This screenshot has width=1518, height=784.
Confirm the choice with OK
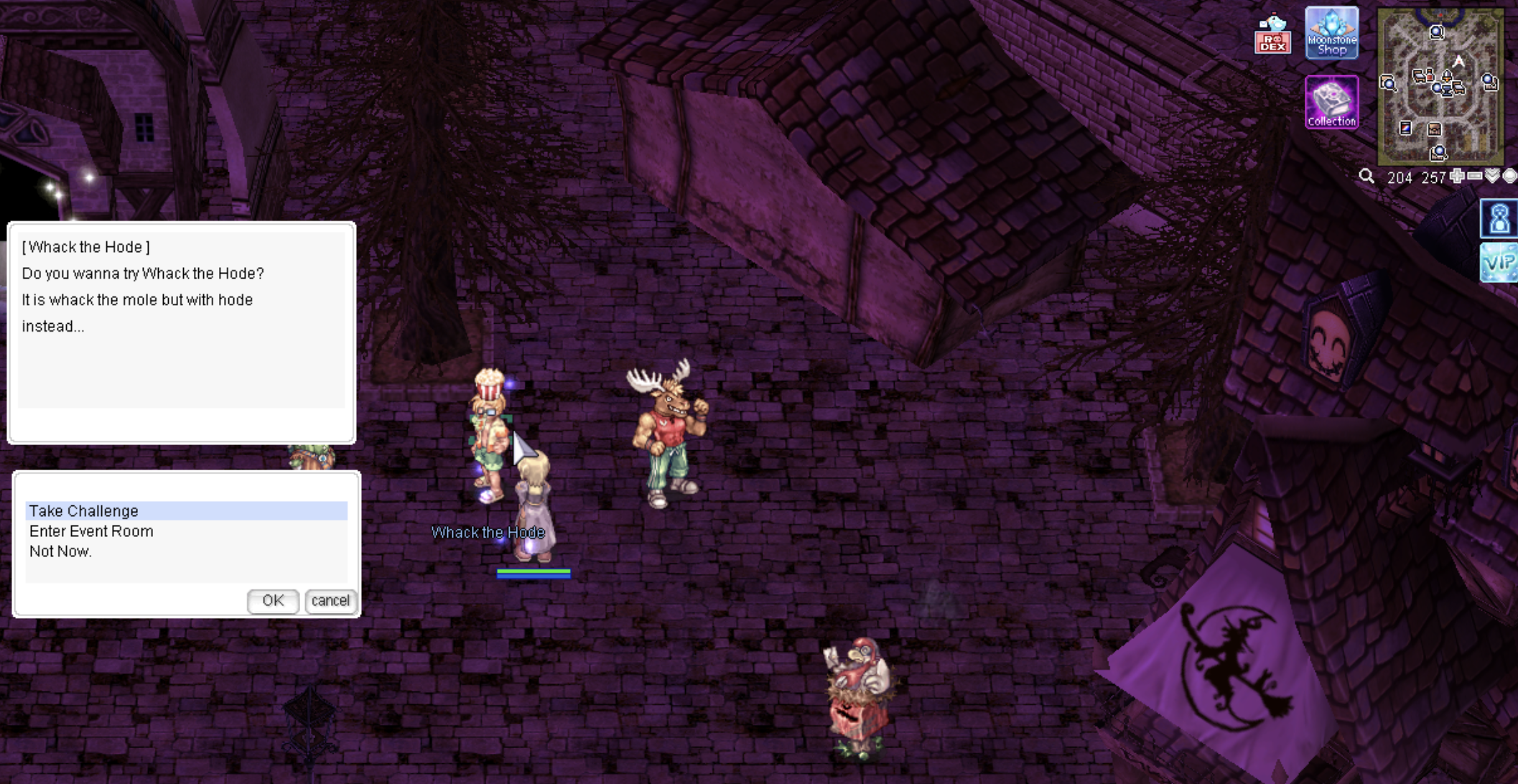[x=273, y=601]
